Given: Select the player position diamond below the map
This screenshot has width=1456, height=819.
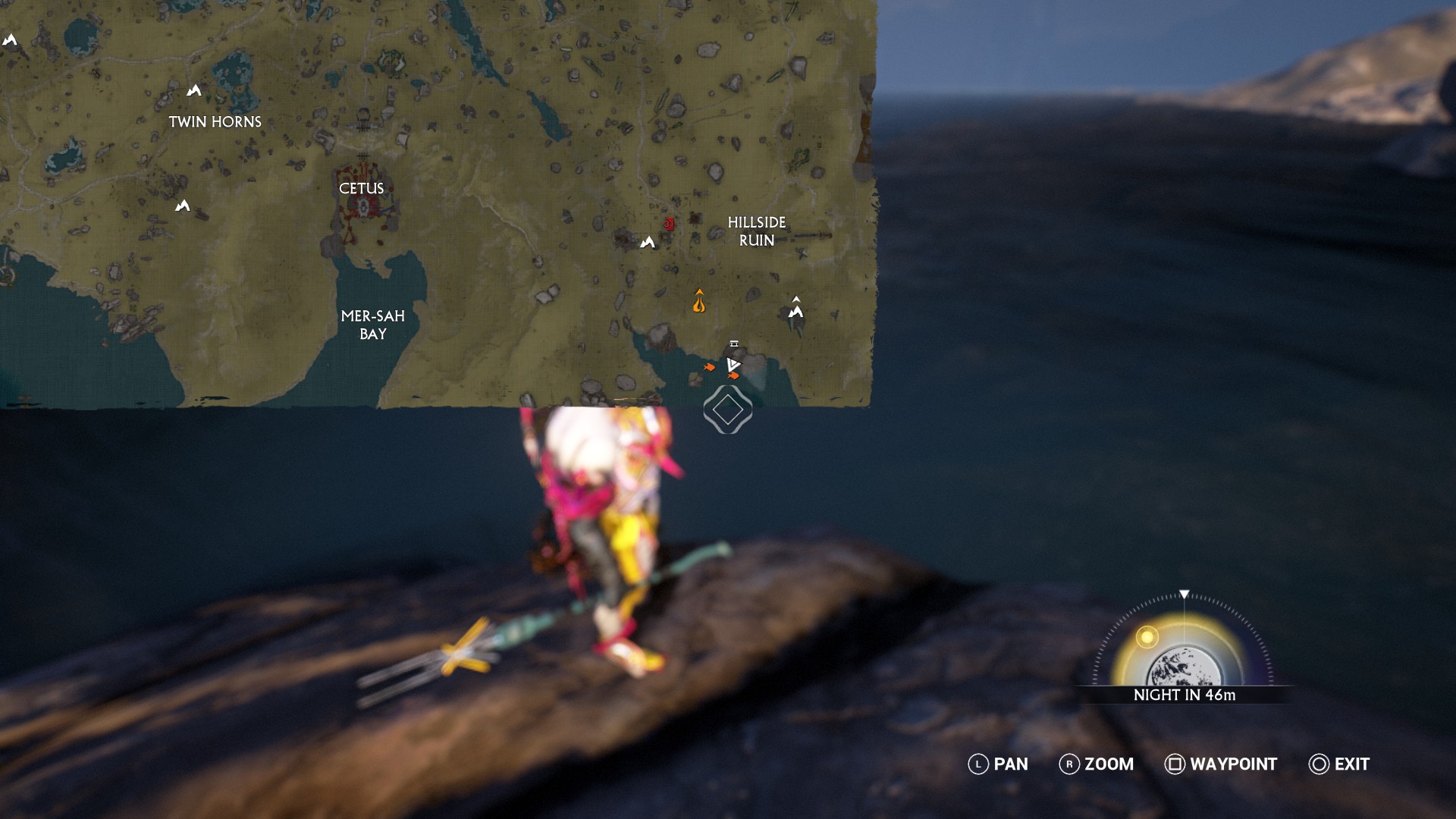Looking at the screenshot, I should coord(728,409).
